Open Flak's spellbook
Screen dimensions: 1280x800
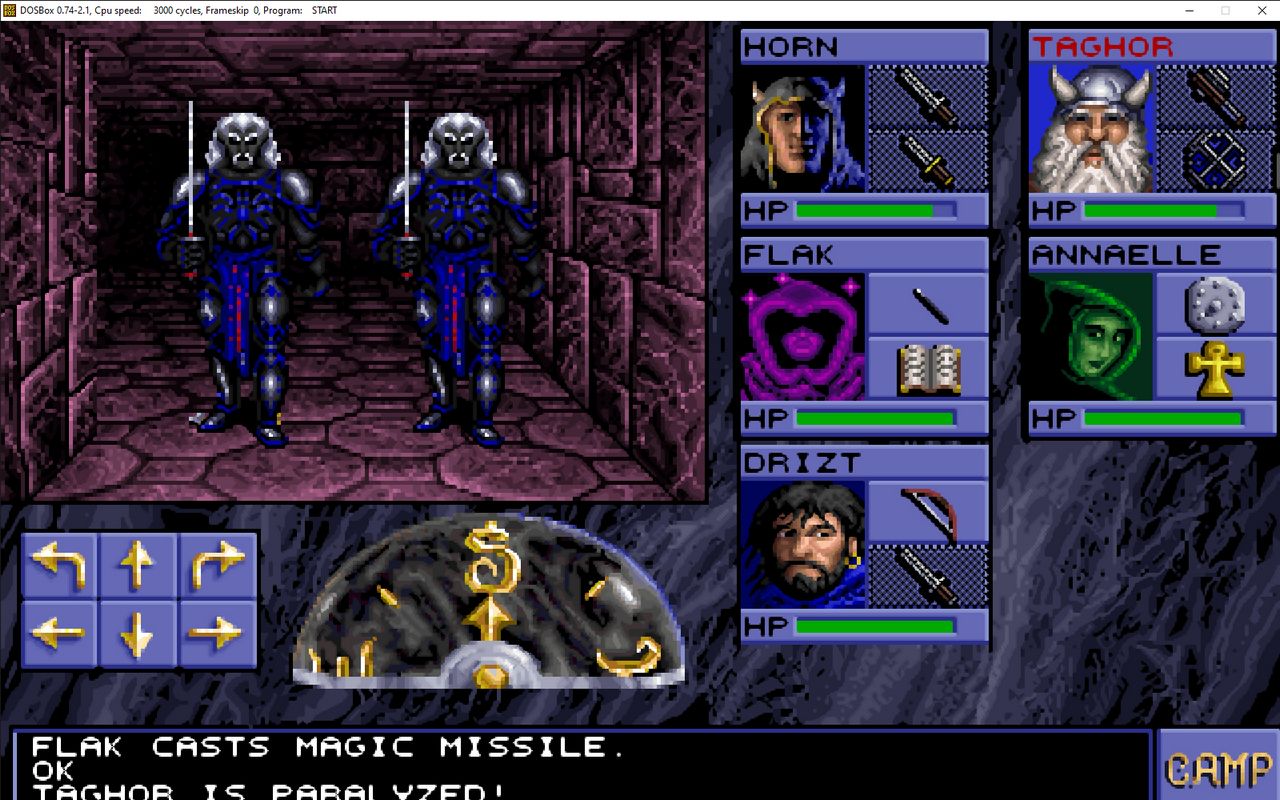(927, 369)
